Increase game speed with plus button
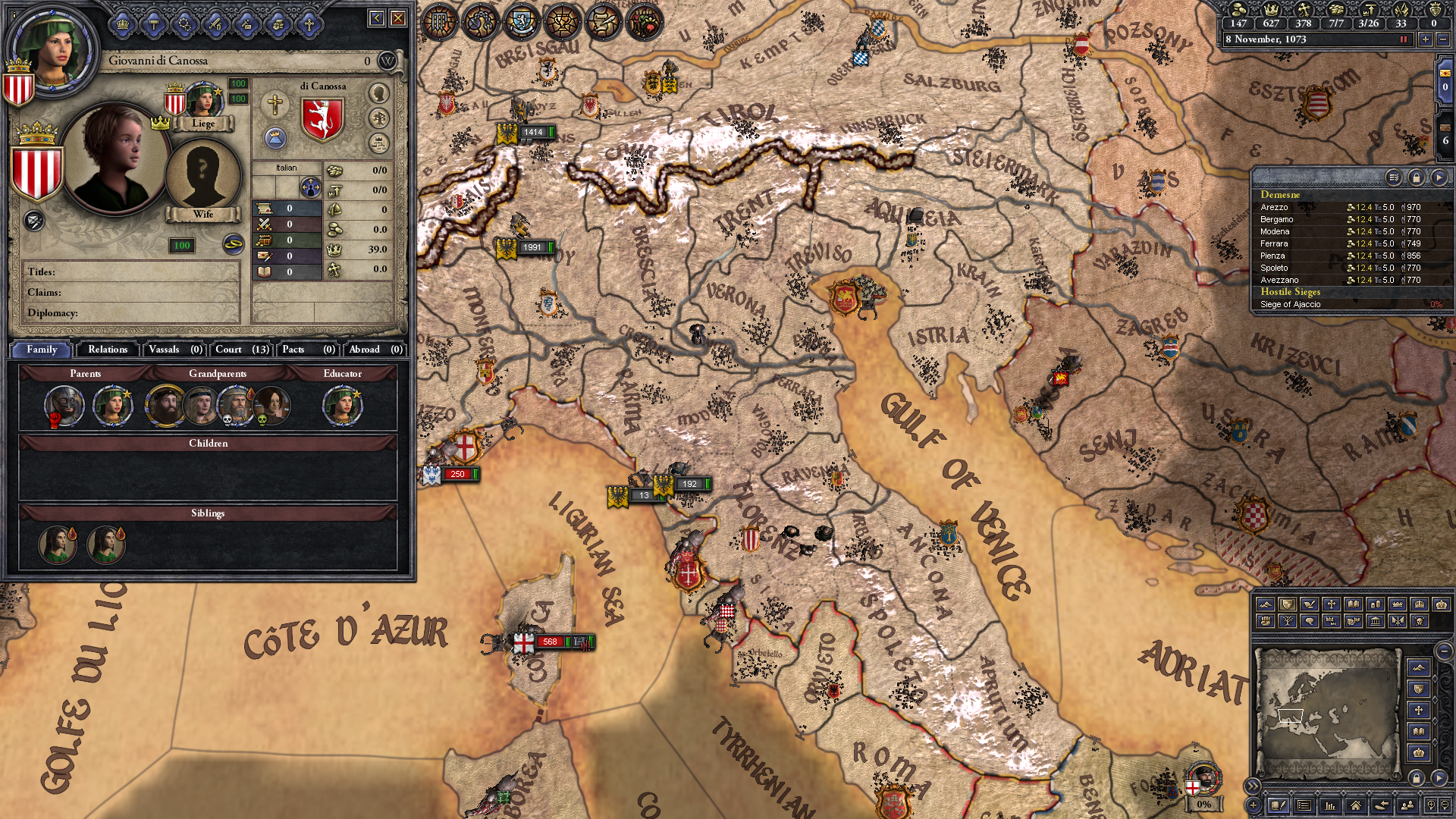This screenshot has height=819, width=1456. pos(1426,39)
